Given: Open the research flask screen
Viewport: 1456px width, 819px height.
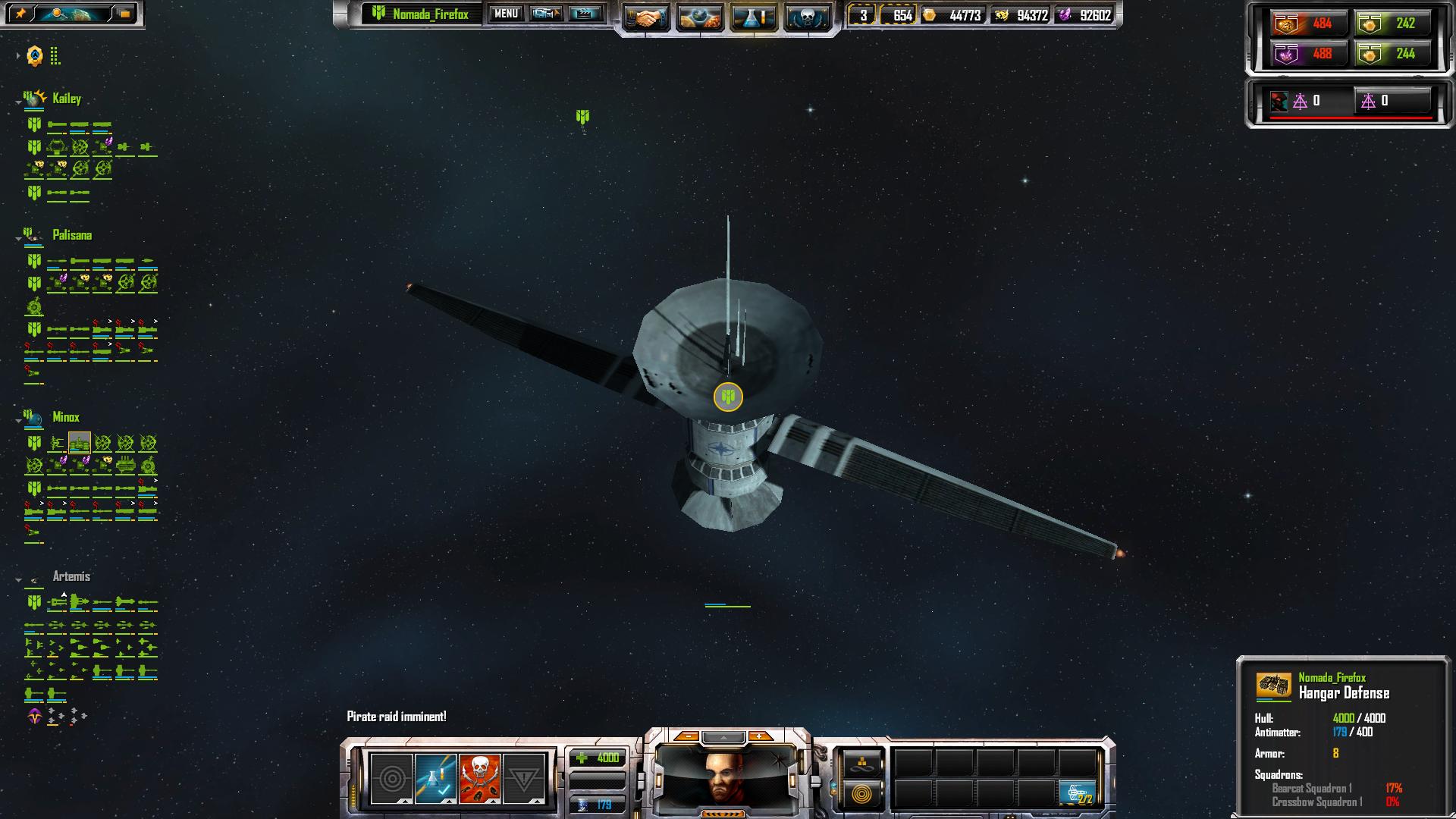Looking at the screenshot, I should [x=753, y=17].
